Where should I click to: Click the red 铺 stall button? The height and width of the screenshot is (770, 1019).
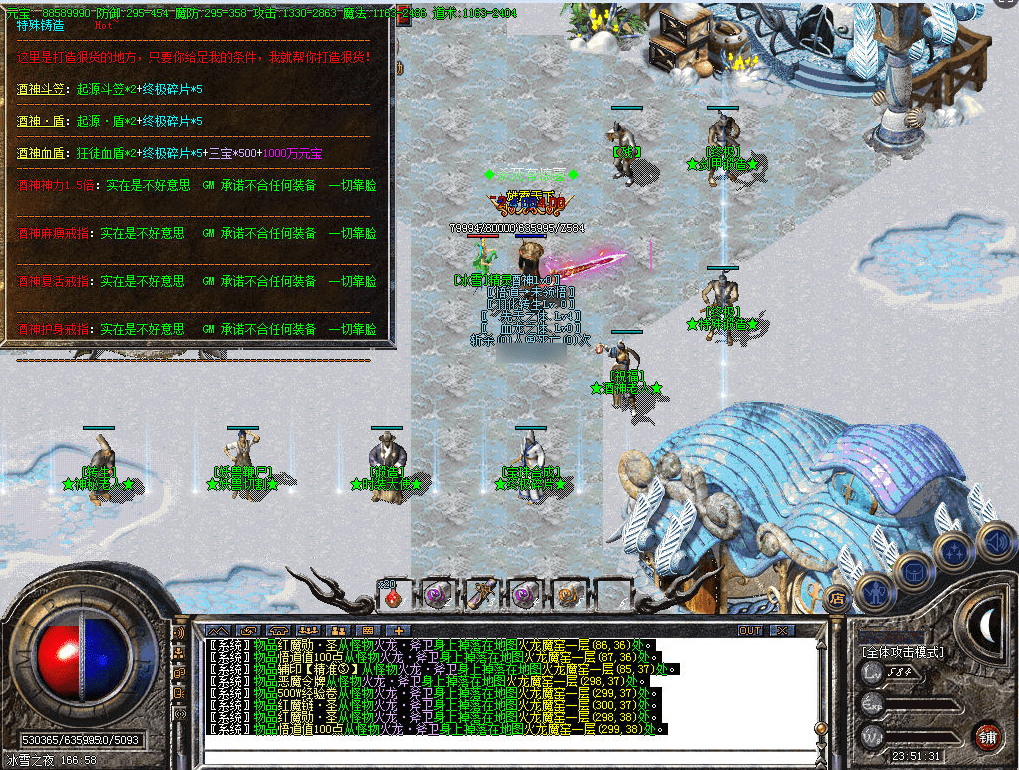pyautogui.click(x=987, y=736)
